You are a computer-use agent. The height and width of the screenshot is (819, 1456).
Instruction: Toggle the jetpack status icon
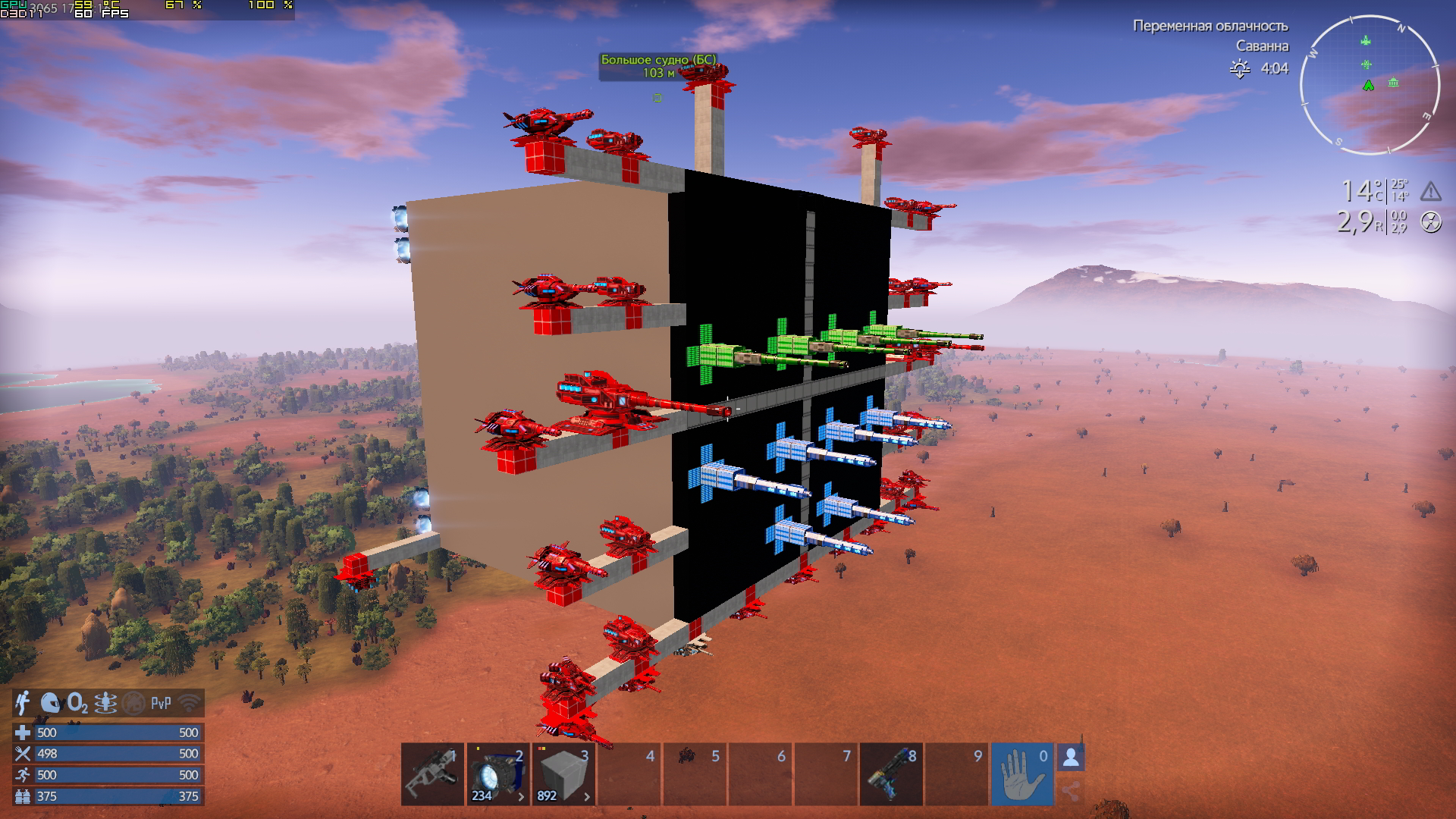(x=24, y=704)
